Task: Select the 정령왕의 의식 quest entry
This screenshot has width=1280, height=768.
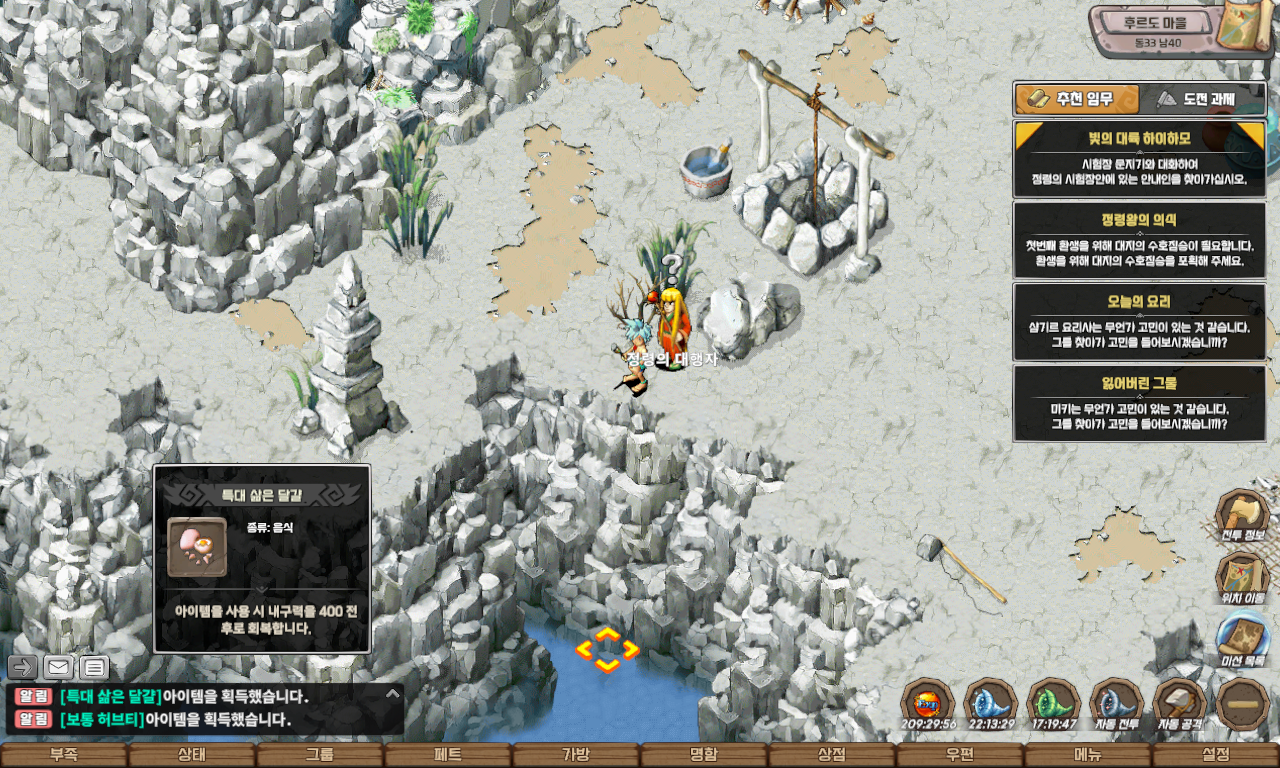Action: (x=1139, y=239)
